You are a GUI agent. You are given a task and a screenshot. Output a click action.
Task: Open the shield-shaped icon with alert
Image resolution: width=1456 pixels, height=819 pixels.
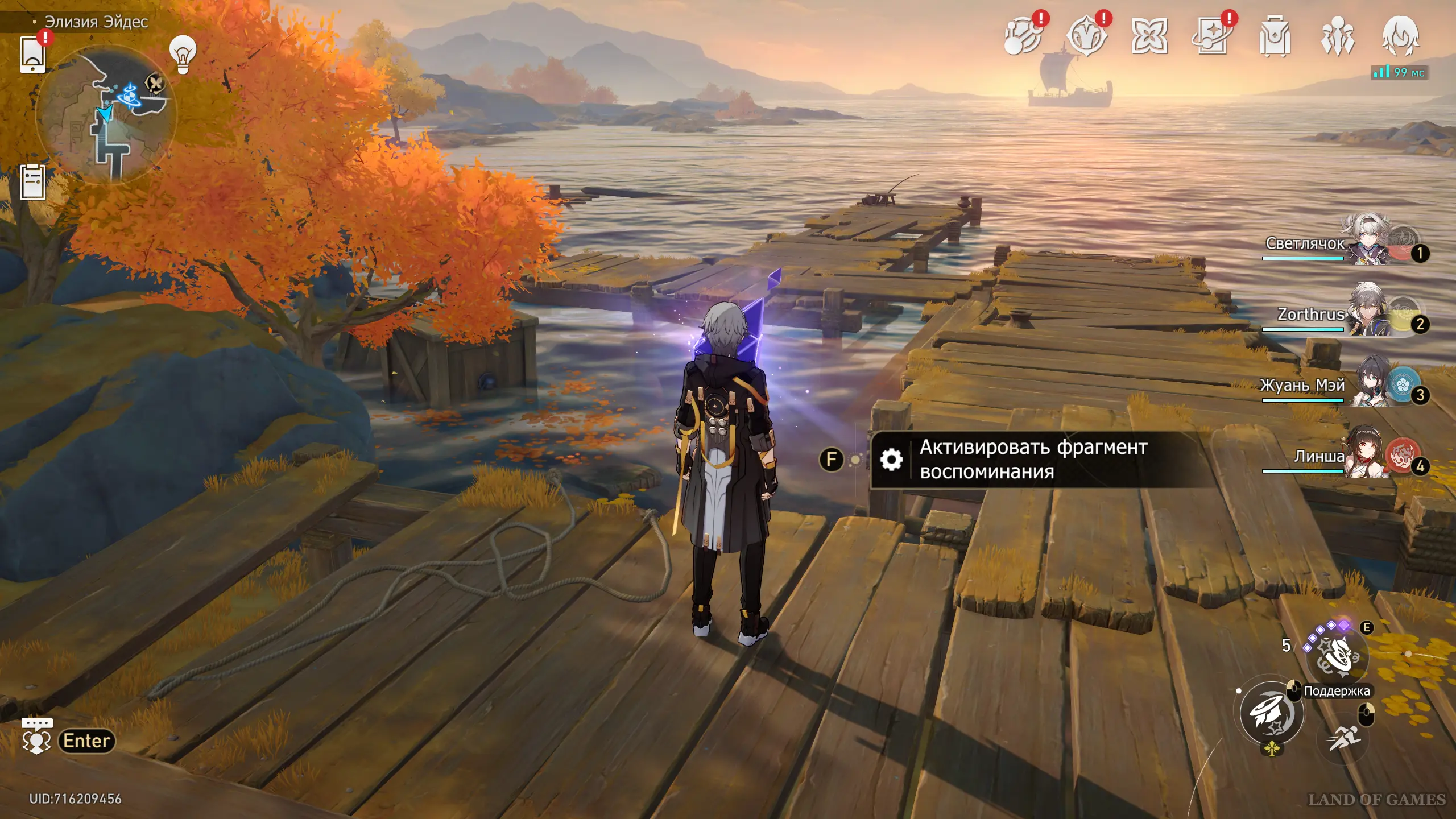[1086, 37]
